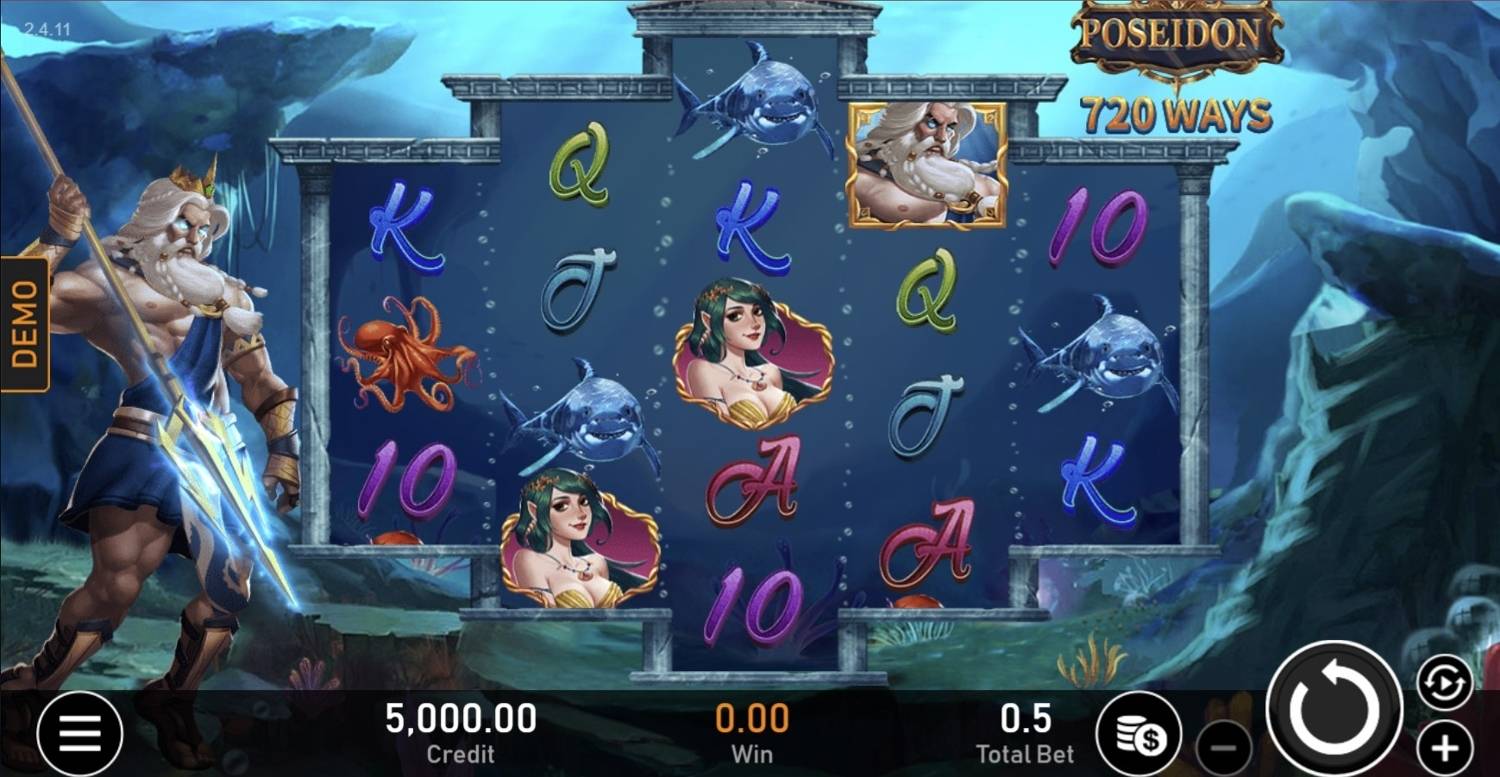Open the game menu

coord(82,732)
